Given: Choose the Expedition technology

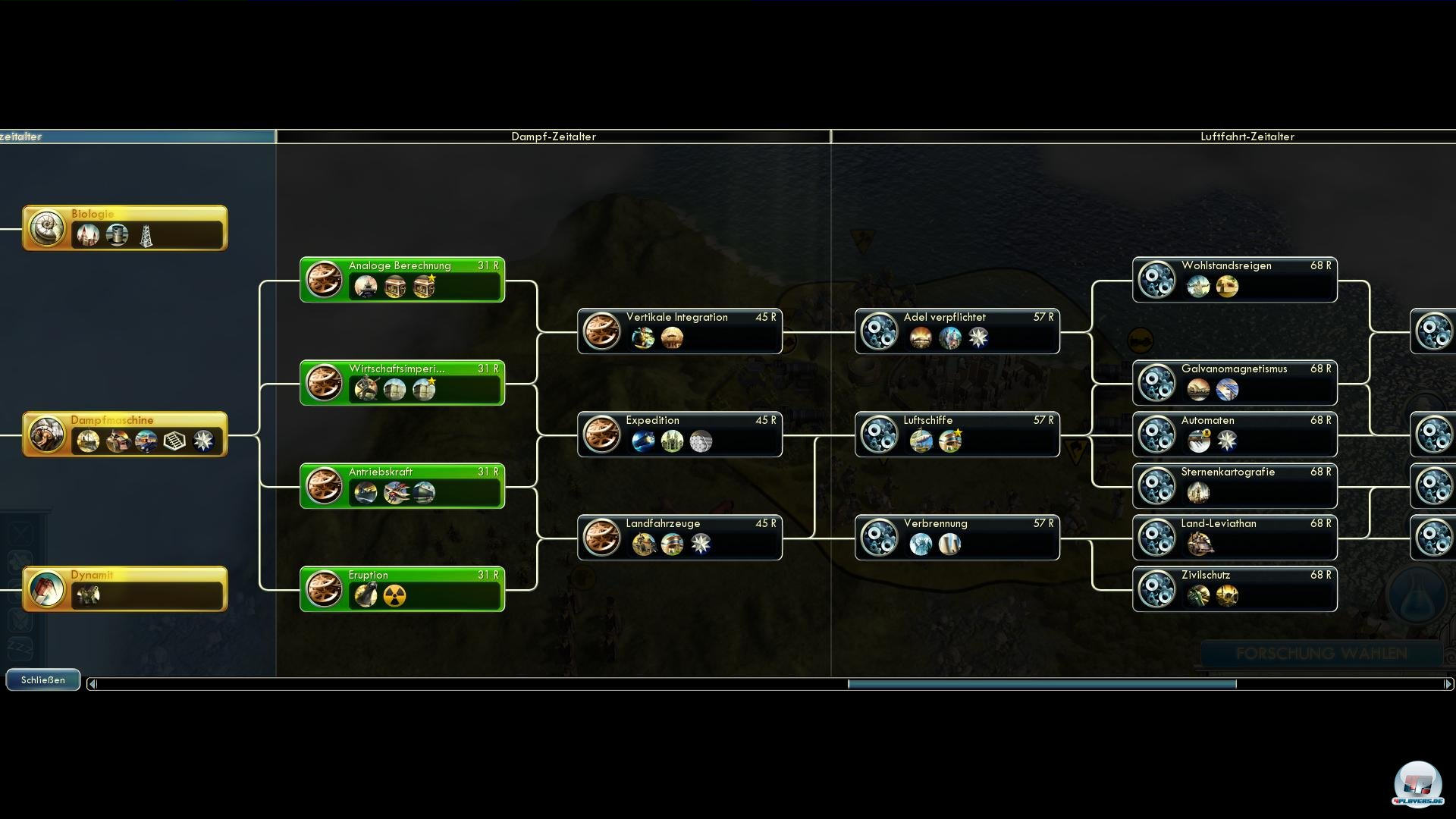Looking at the screenshot, I should (x=679, y=435).
